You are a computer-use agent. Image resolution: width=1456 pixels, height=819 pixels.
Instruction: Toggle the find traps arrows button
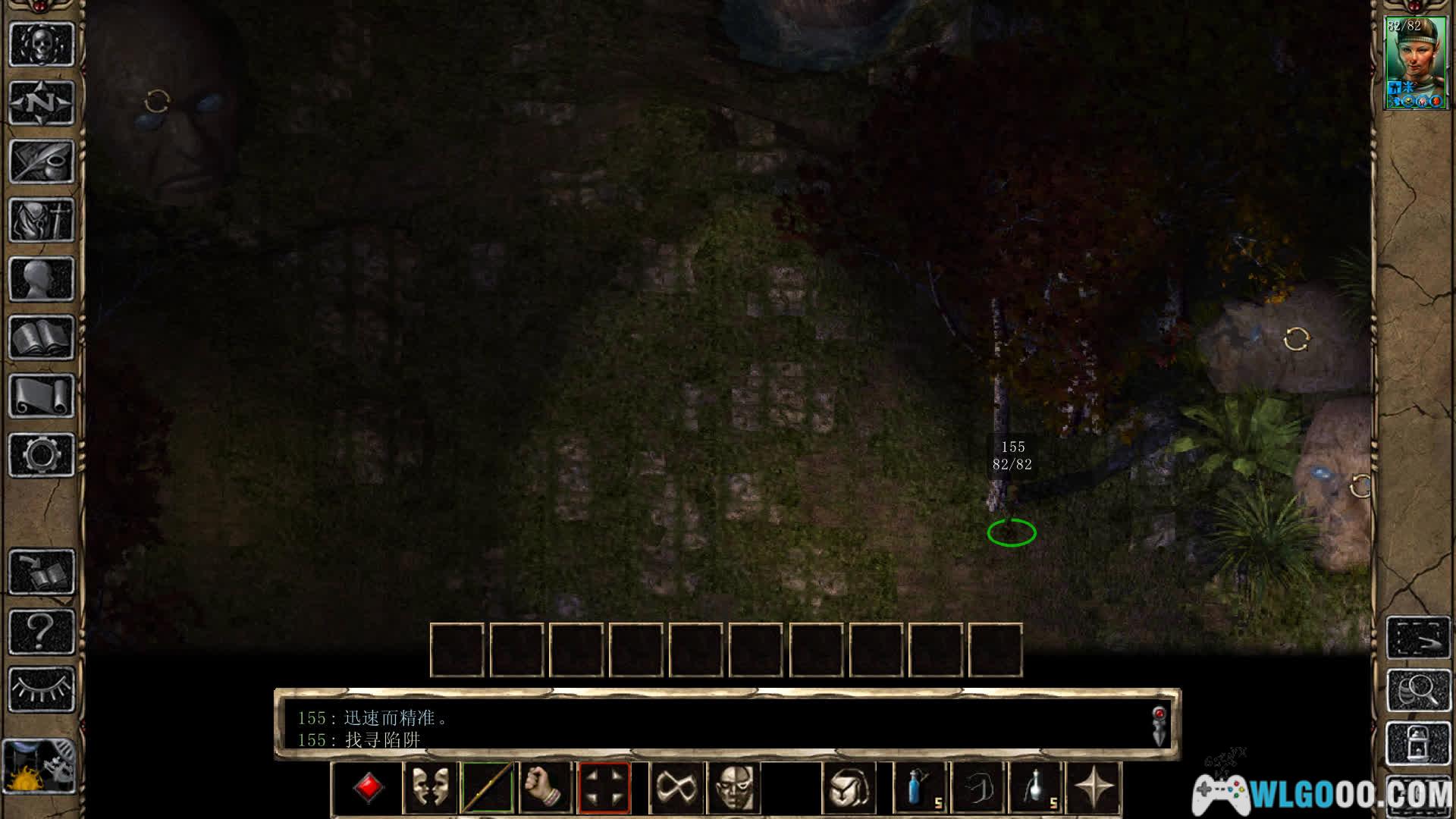click(x=604, y=788)
